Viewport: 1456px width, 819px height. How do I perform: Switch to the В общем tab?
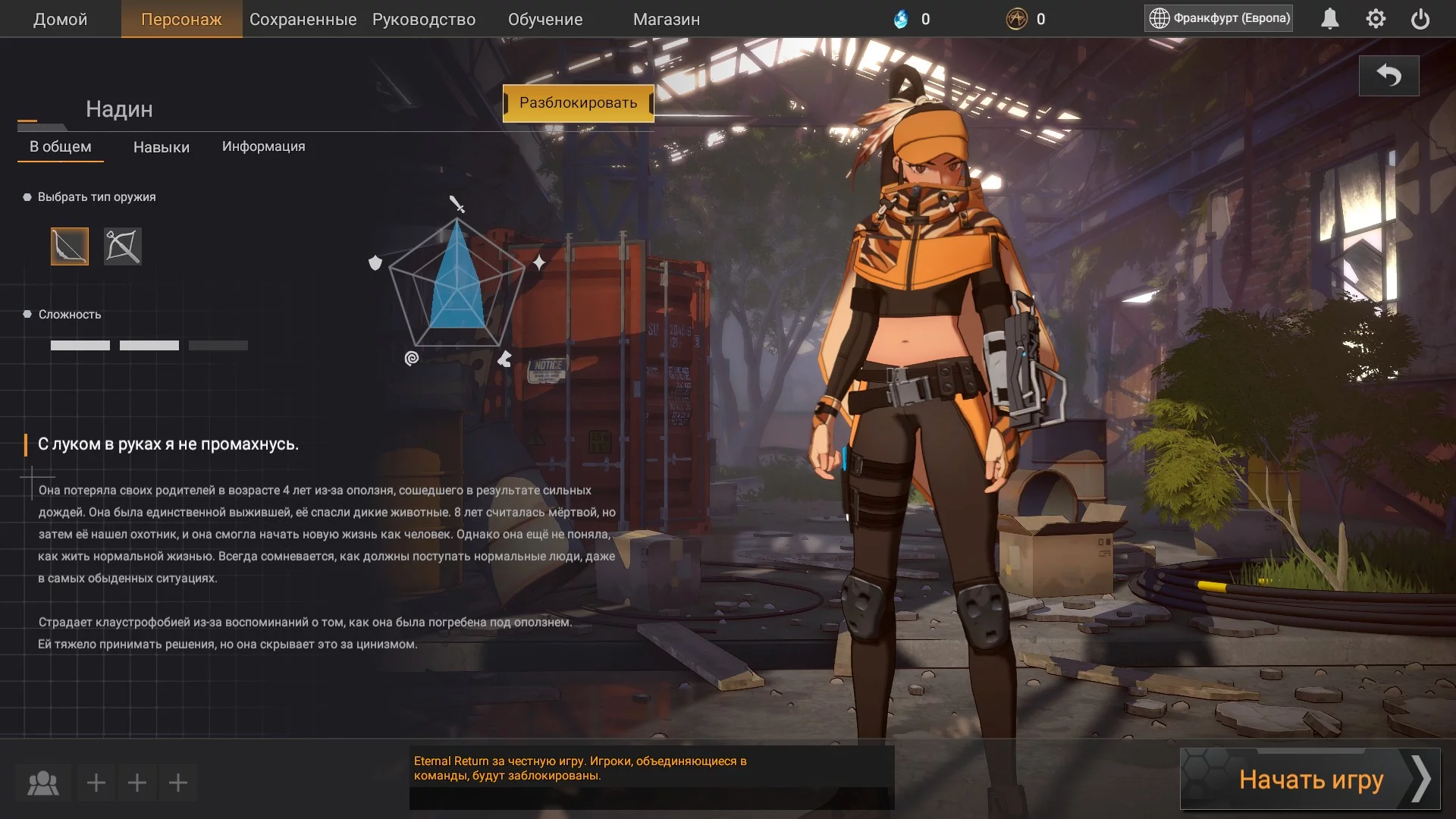tap(61, 147)
